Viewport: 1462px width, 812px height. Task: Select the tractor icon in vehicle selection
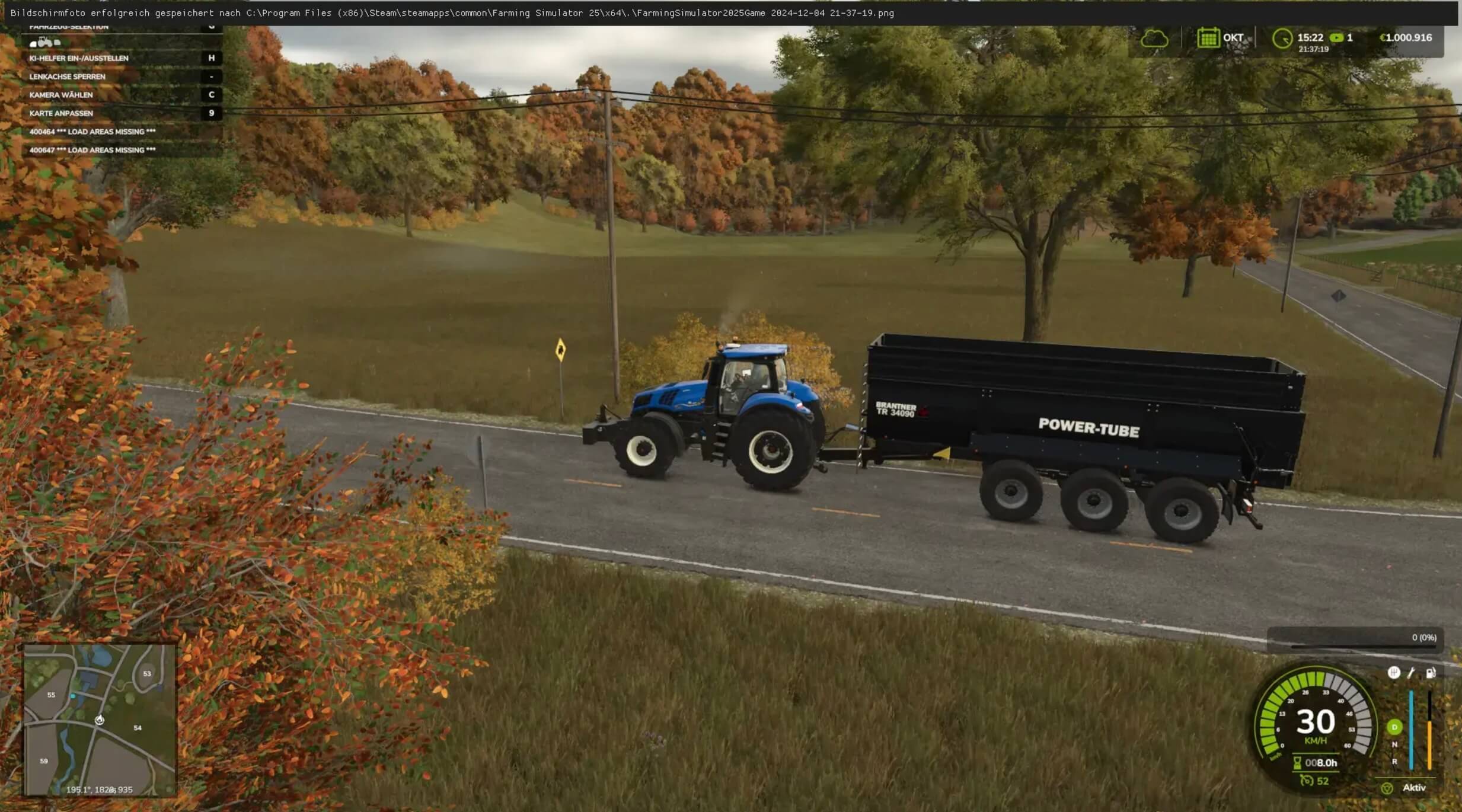tap(44, 42)
